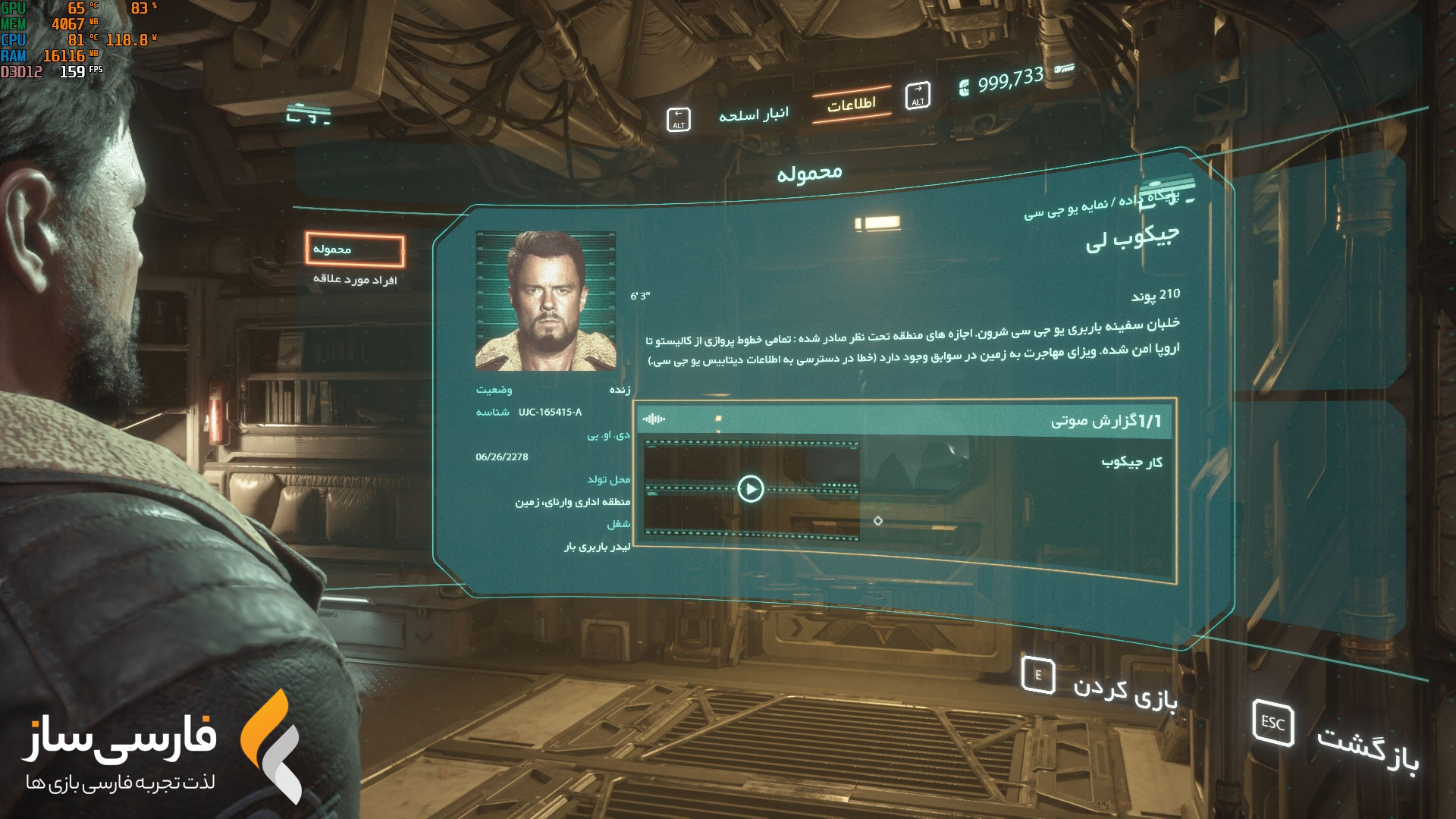
Task: Switch to the انبار اسلحه tab
Action: click(753, 115)
